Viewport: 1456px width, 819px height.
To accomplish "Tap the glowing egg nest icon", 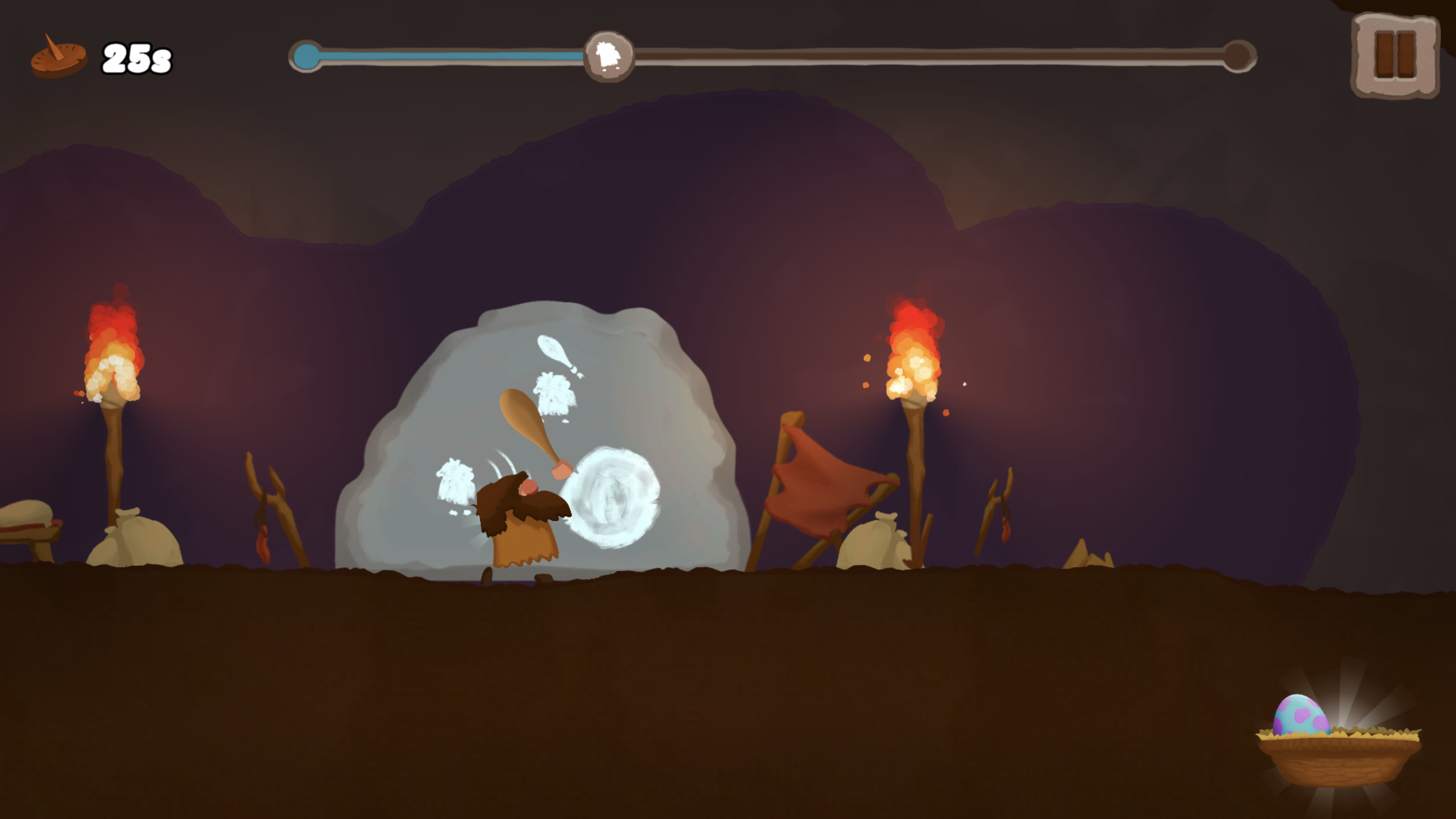I will [1337, 742].
